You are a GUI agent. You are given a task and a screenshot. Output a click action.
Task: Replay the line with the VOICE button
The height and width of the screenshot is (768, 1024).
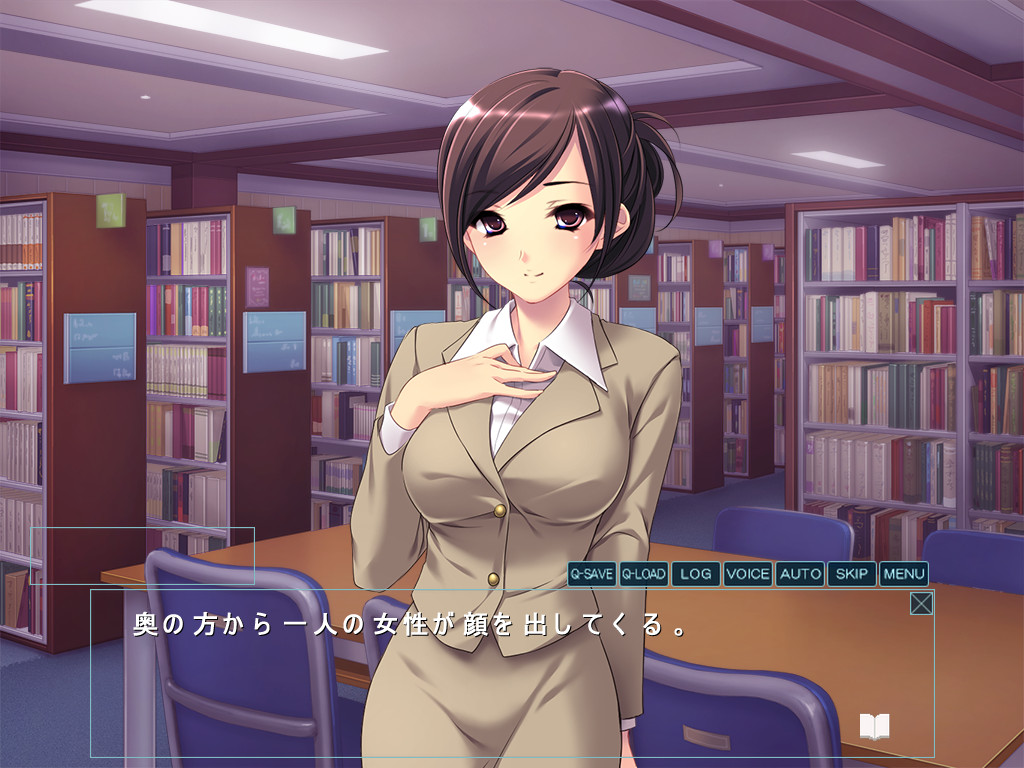coord(748,574)
